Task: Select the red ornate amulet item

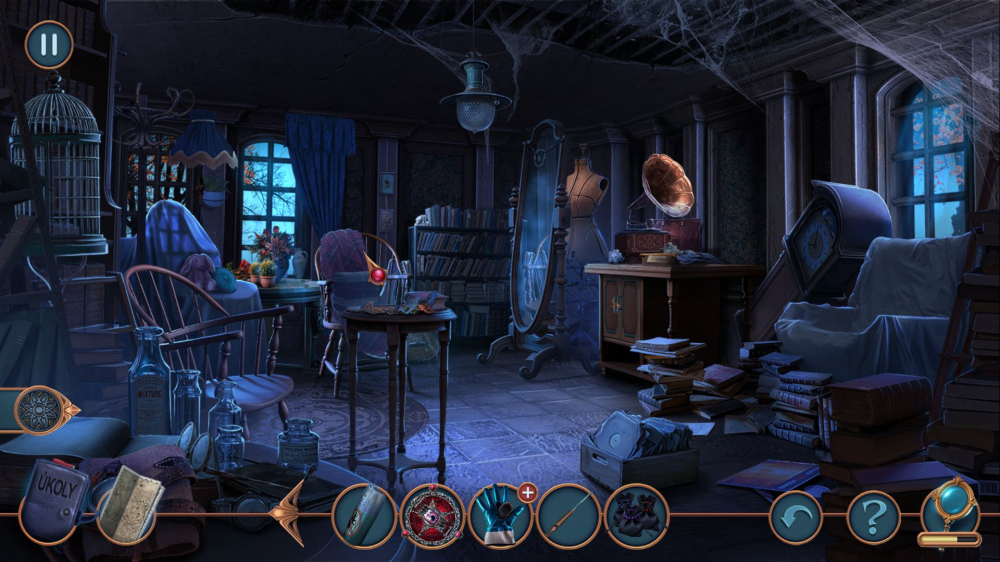Action: tap(433, 516)
